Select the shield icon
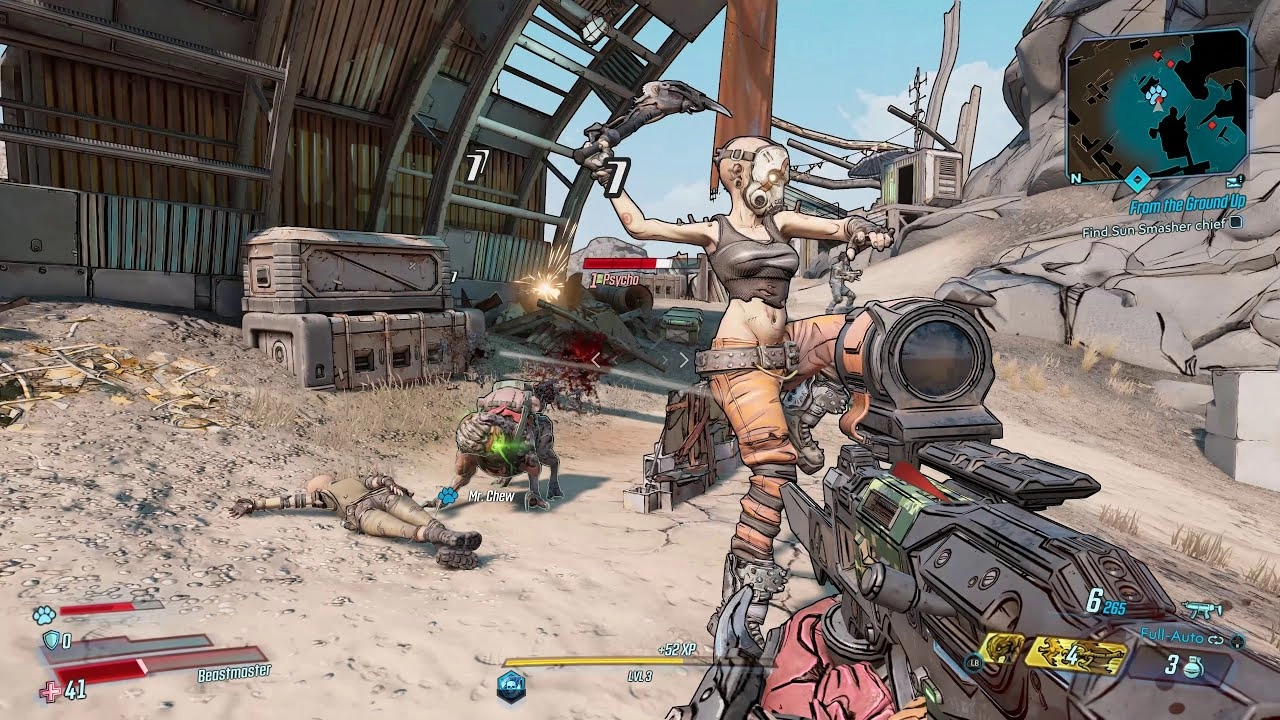The image size is (1280, 720). (50, 641)
